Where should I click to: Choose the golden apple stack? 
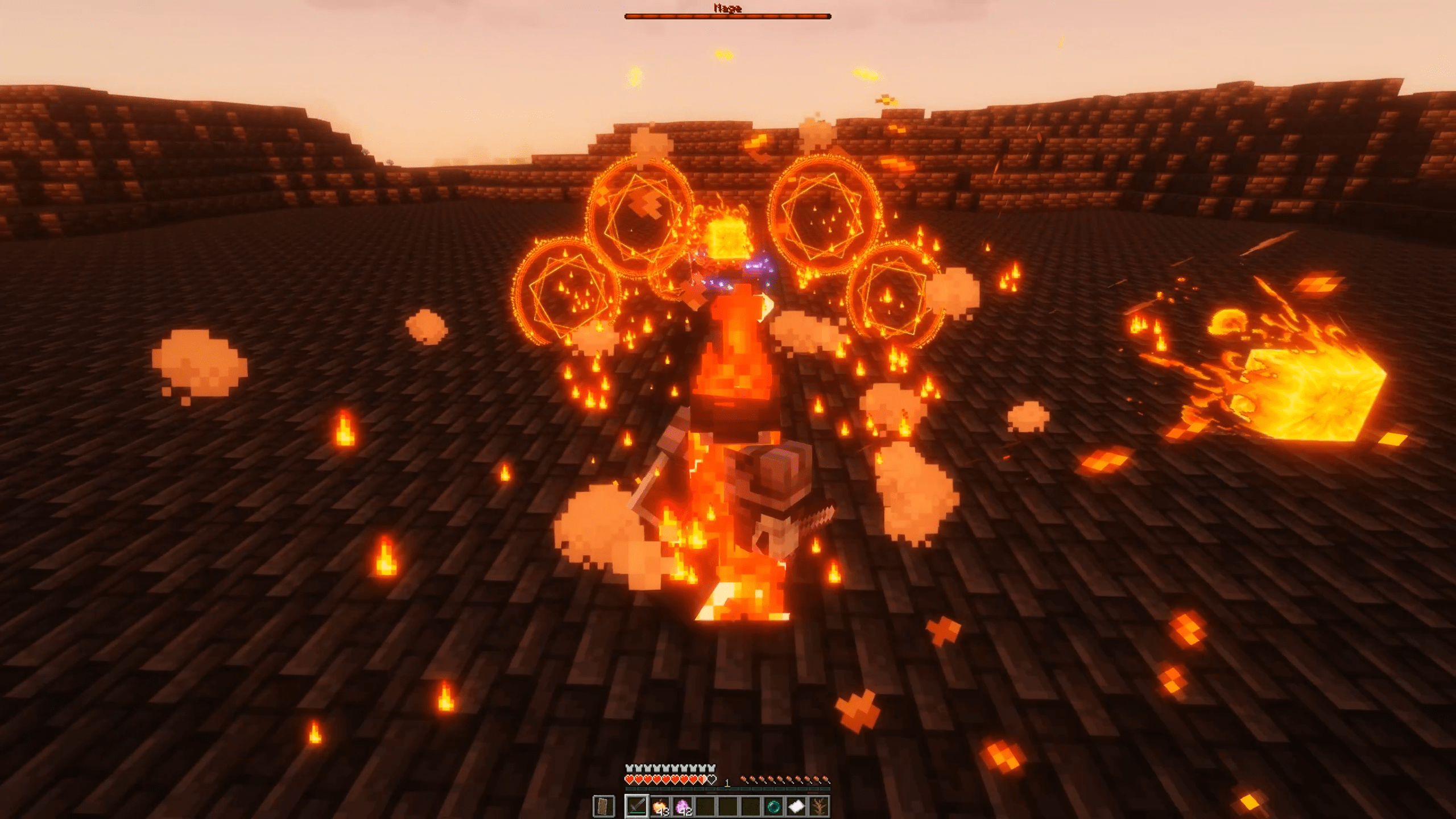pyautogui.click(x=660, y=806)
